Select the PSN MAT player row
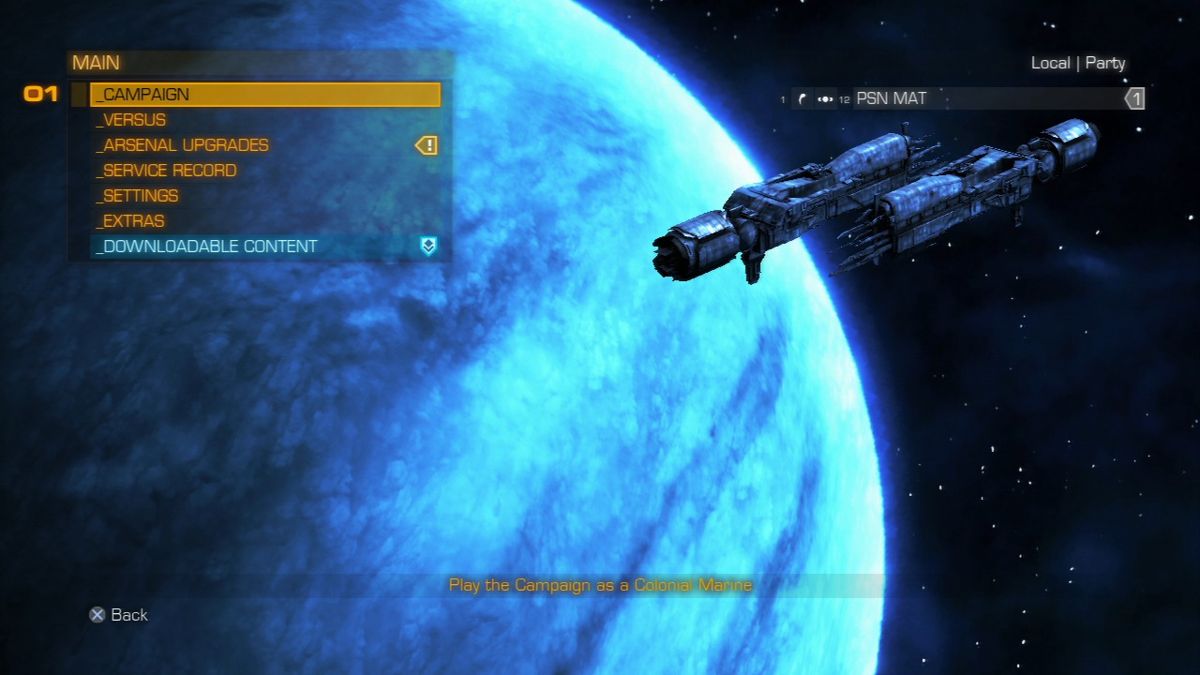 (x=960, y=98)
